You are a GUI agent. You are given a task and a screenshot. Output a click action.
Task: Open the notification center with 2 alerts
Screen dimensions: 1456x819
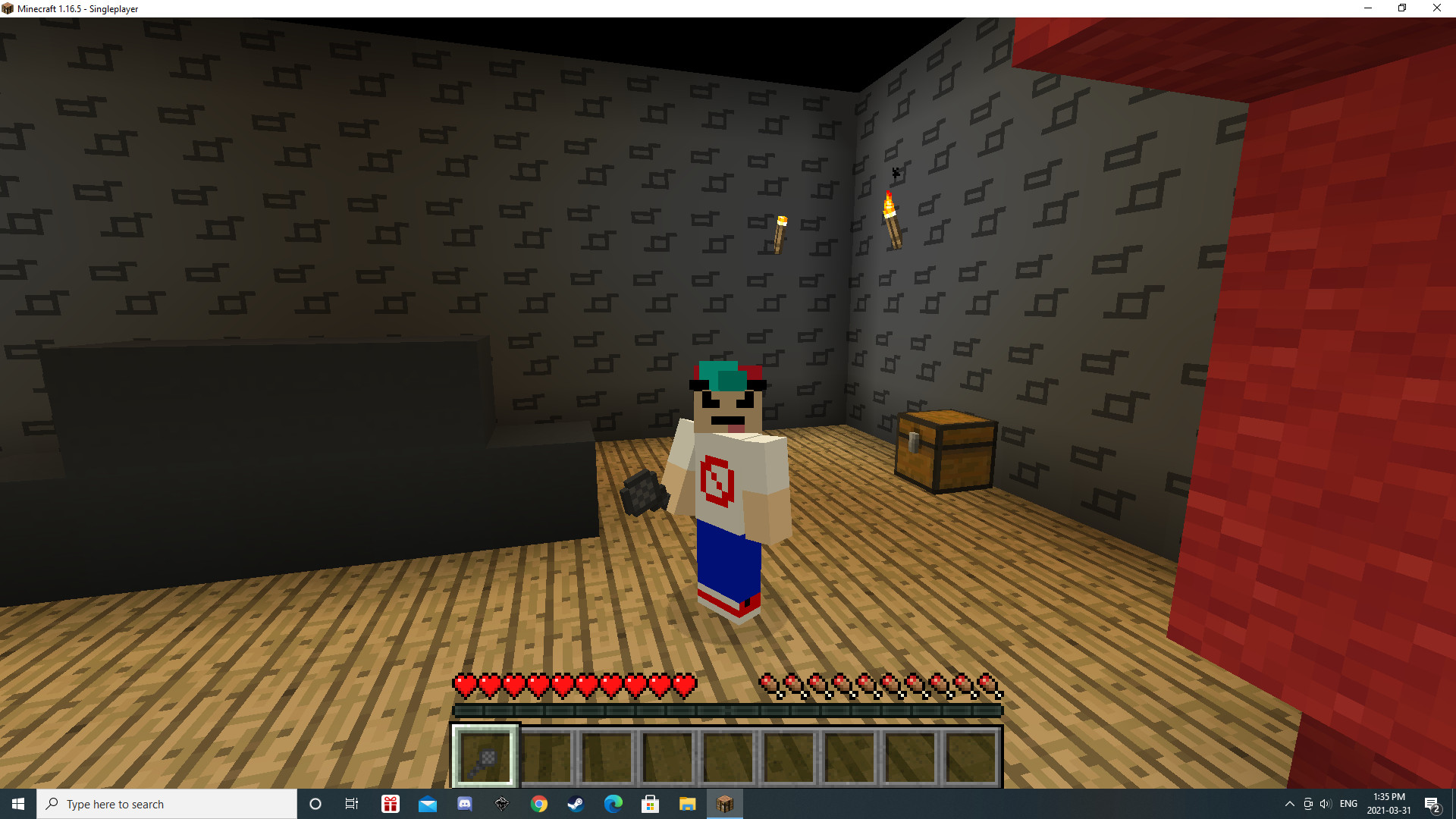pos(1434,803)
